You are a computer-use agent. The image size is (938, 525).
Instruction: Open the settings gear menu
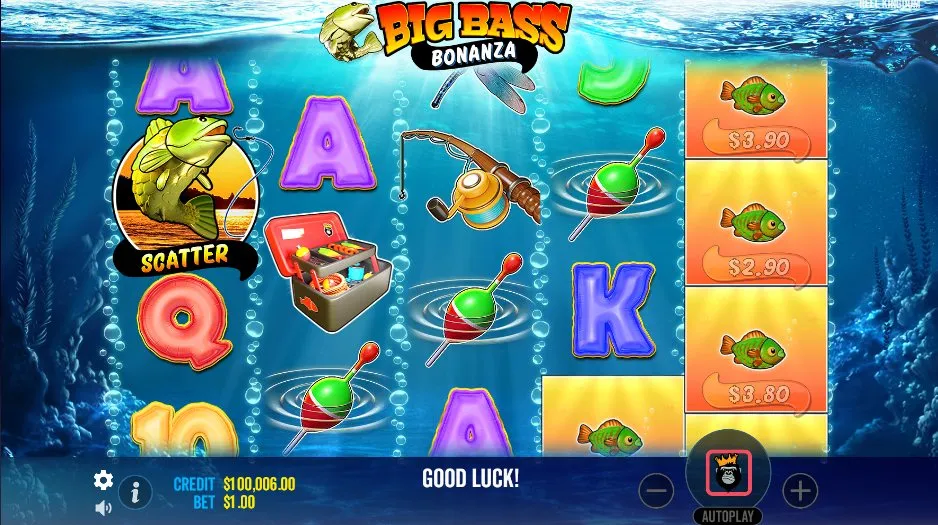coord(103,481)
